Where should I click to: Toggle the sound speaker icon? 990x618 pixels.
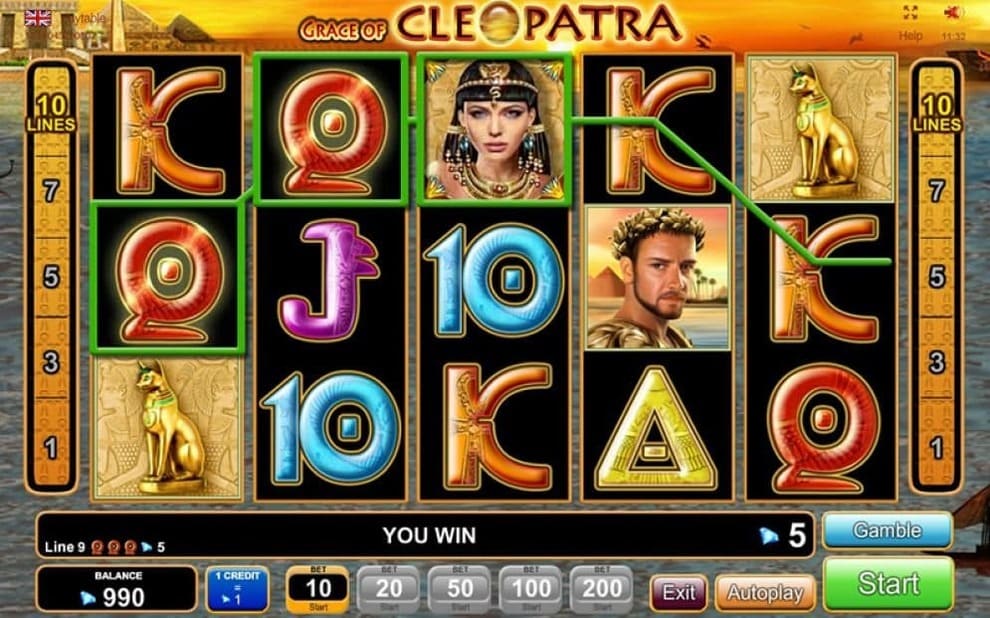coord(954,13)
